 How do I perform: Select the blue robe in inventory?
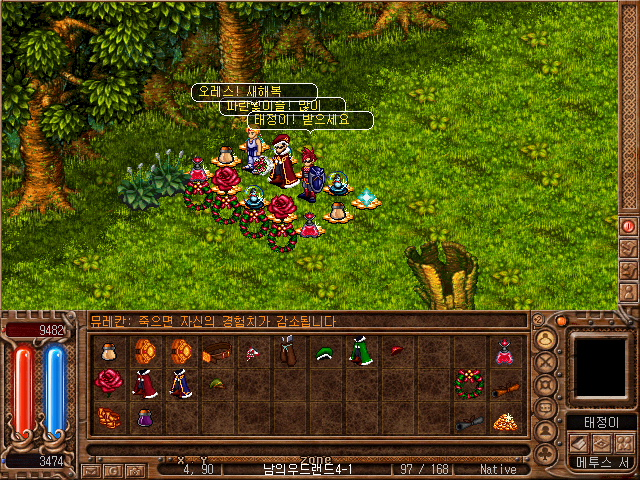coord(180,382)
